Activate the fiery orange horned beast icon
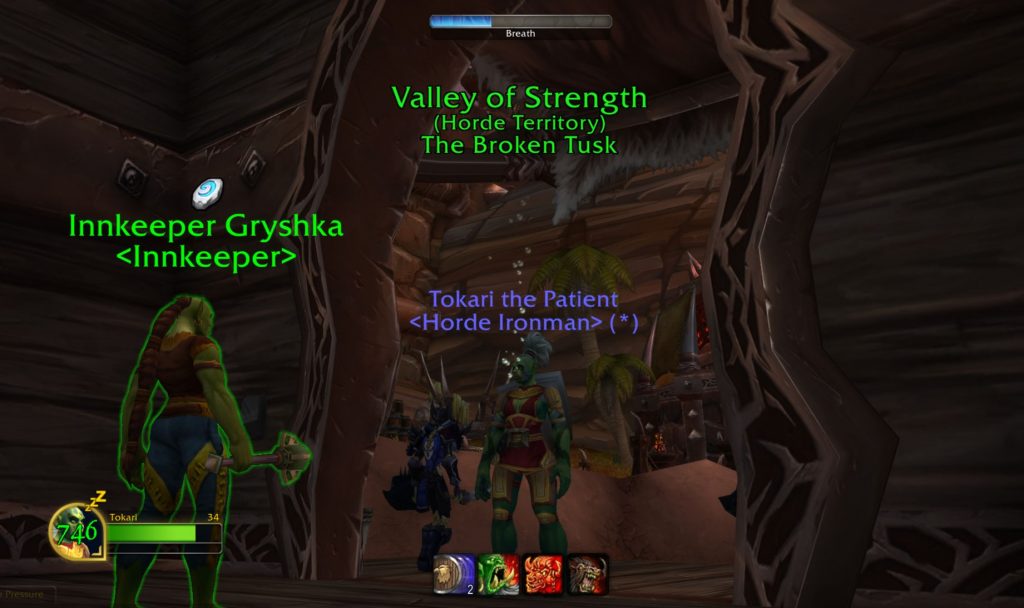The height and width of the screenshot is (608, 1024). tap(543, 575)
